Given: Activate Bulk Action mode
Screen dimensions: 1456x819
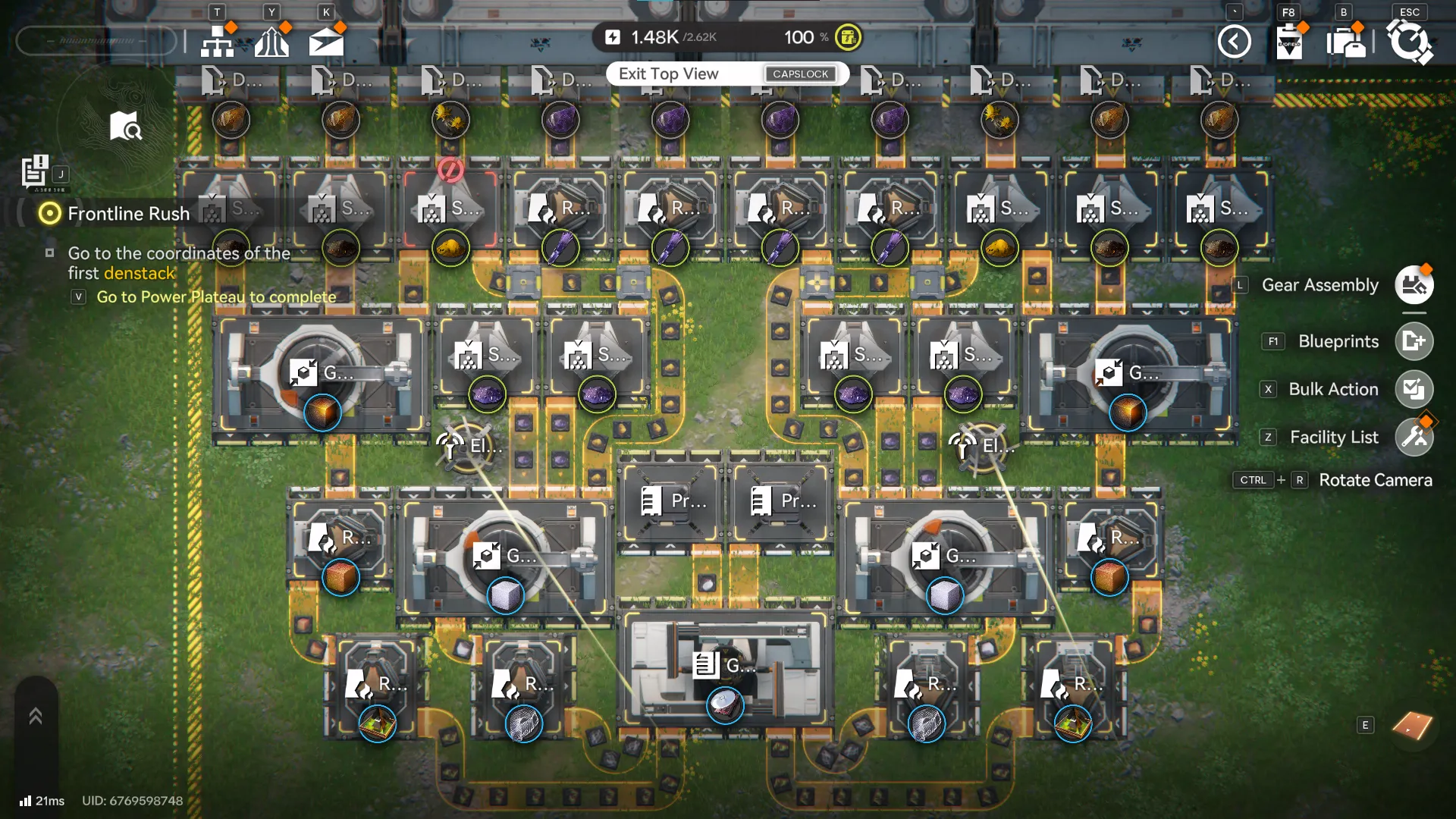Looking at the screenshot, I should pos(1414,389).
